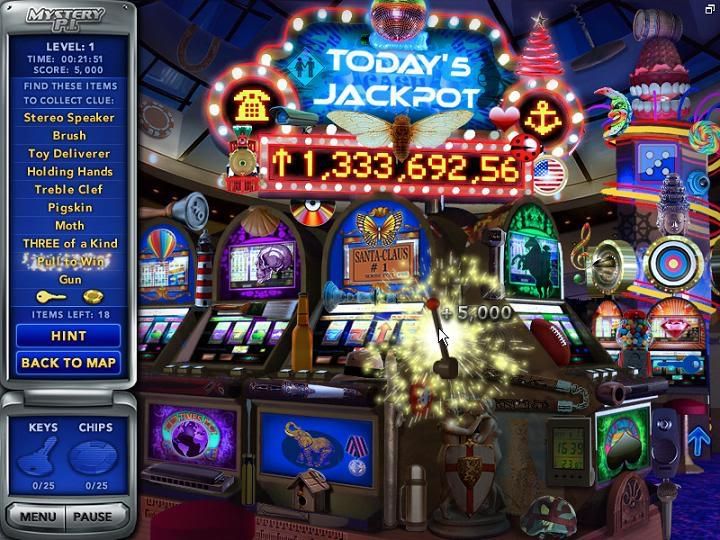This screenshot has height=540, width=720.
Task: Select the Pigskin clue
Action: pyautogui.click(x=69, y=208)
